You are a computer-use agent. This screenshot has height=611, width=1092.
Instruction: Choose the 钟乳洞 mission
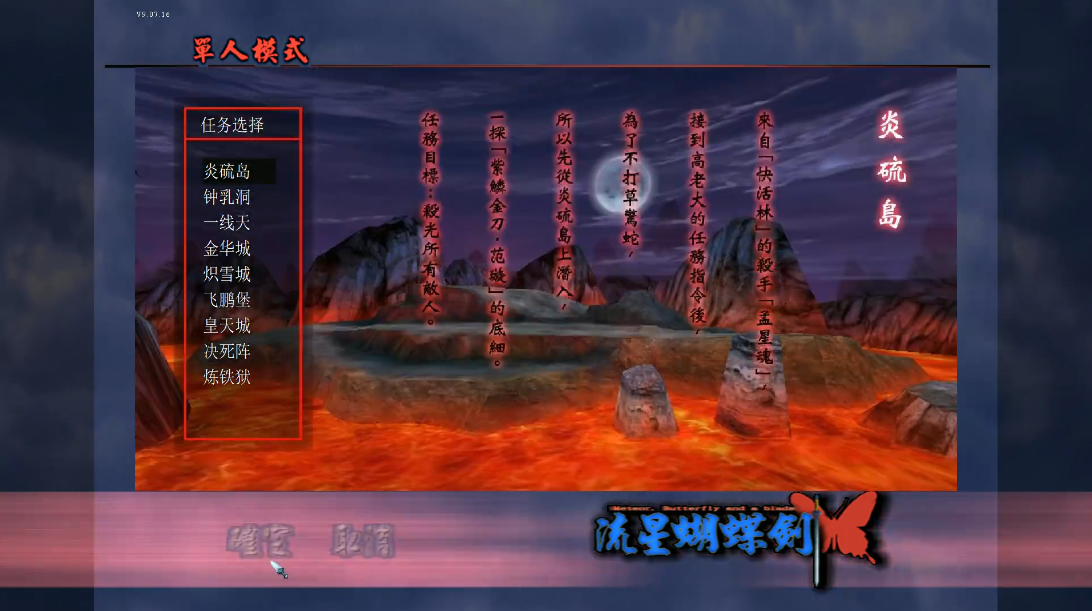[227, 197]
